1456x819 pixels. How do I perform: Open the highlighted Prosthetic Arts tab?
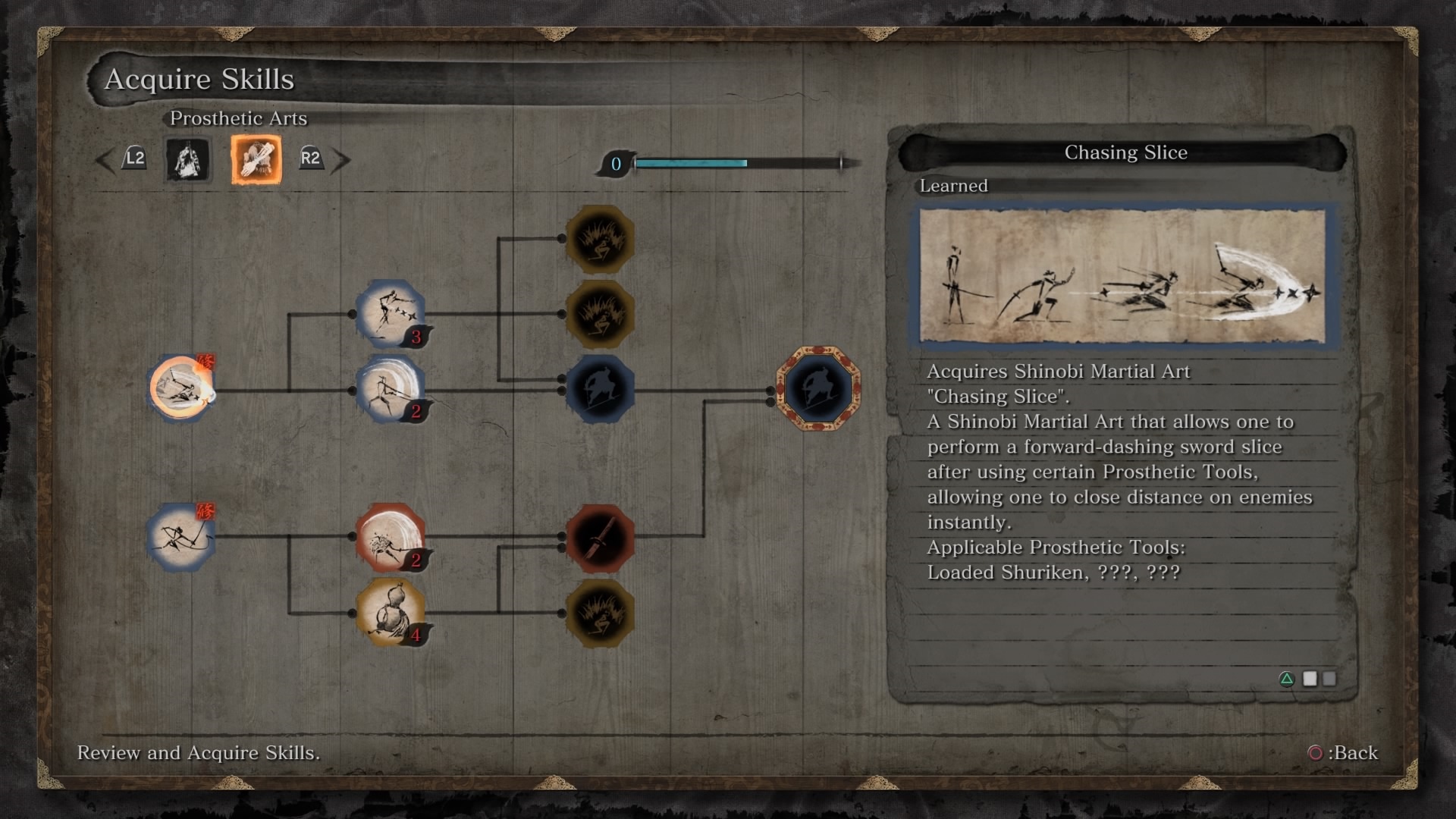pos(256,160)
